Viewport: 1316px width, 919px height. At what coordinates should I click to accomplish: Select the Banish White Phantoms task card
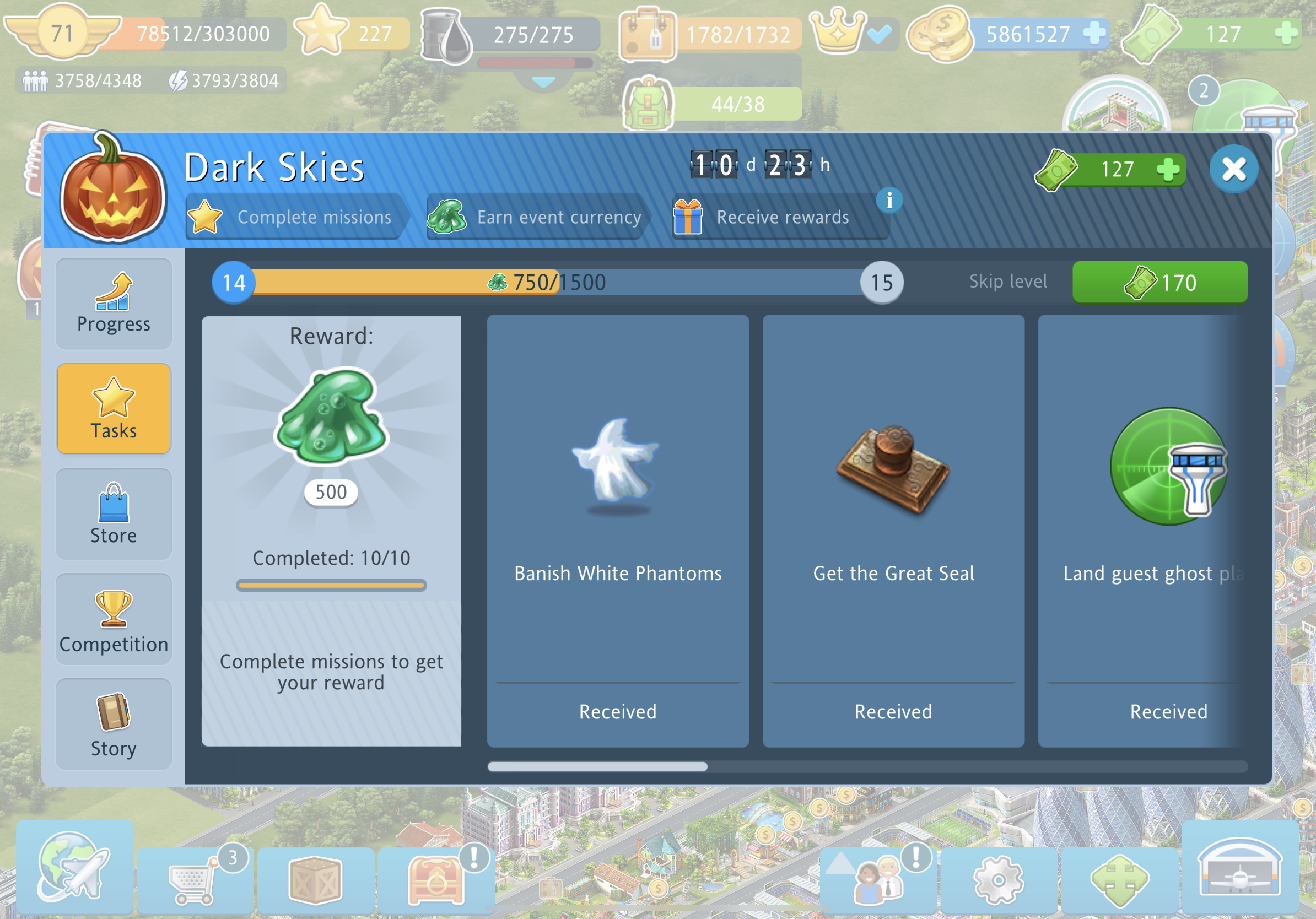pos(617,530)
